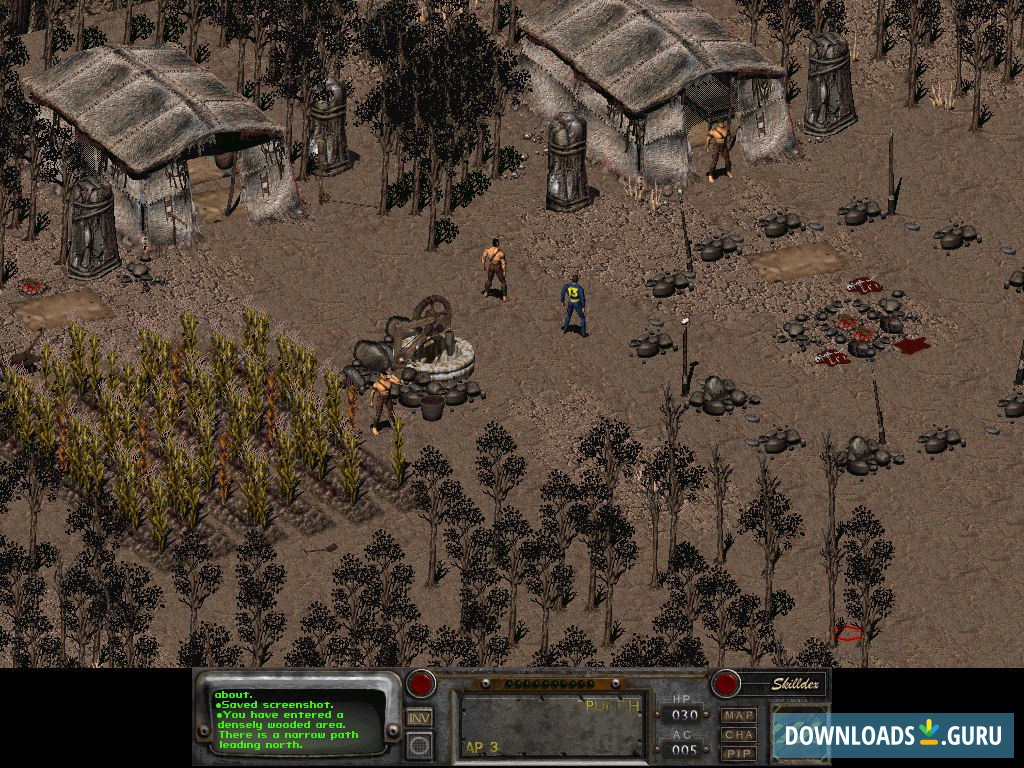
Task: Open the options menu round button
Action: pyautogui.click(x=420, y=744)
